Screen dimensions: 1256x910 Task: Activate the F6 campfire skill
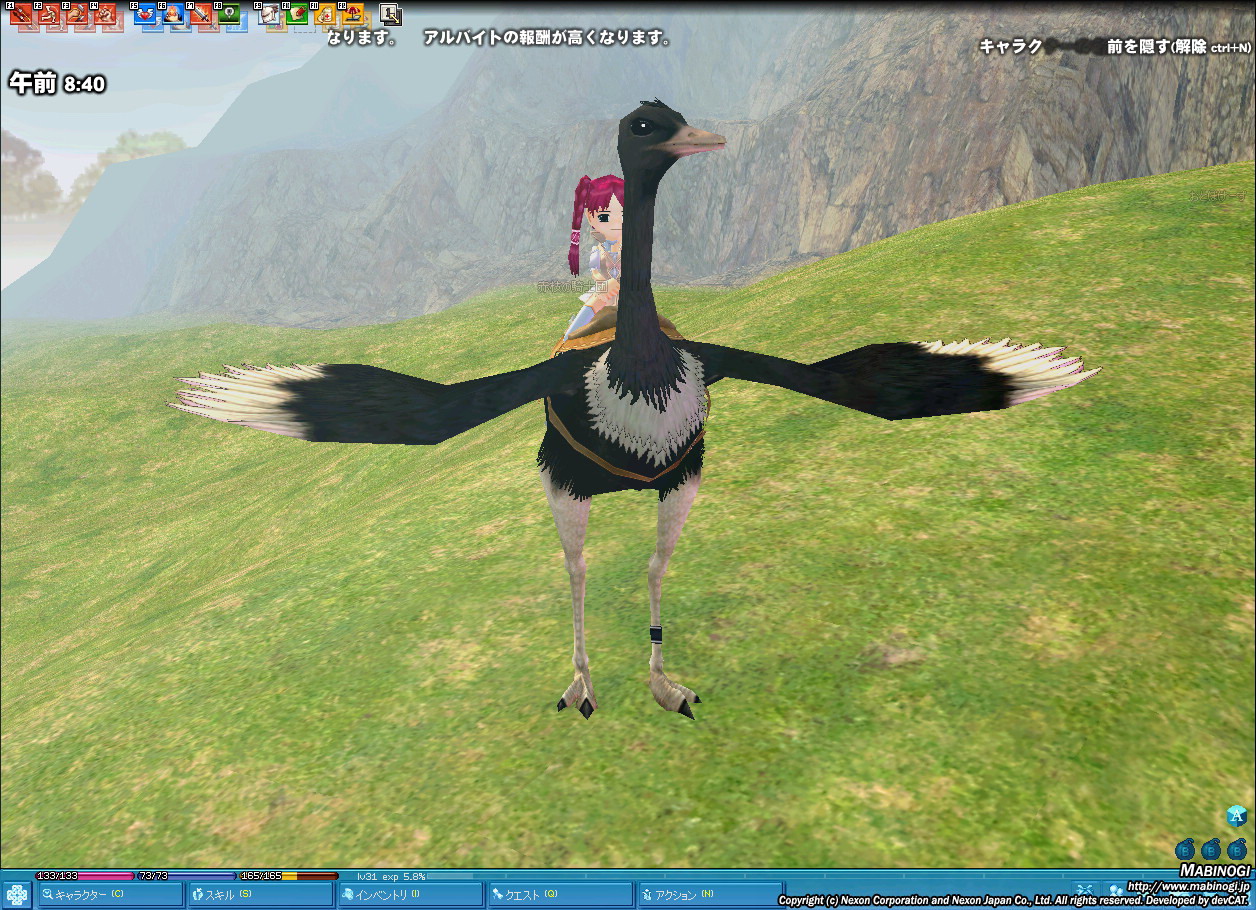(173, 14)
